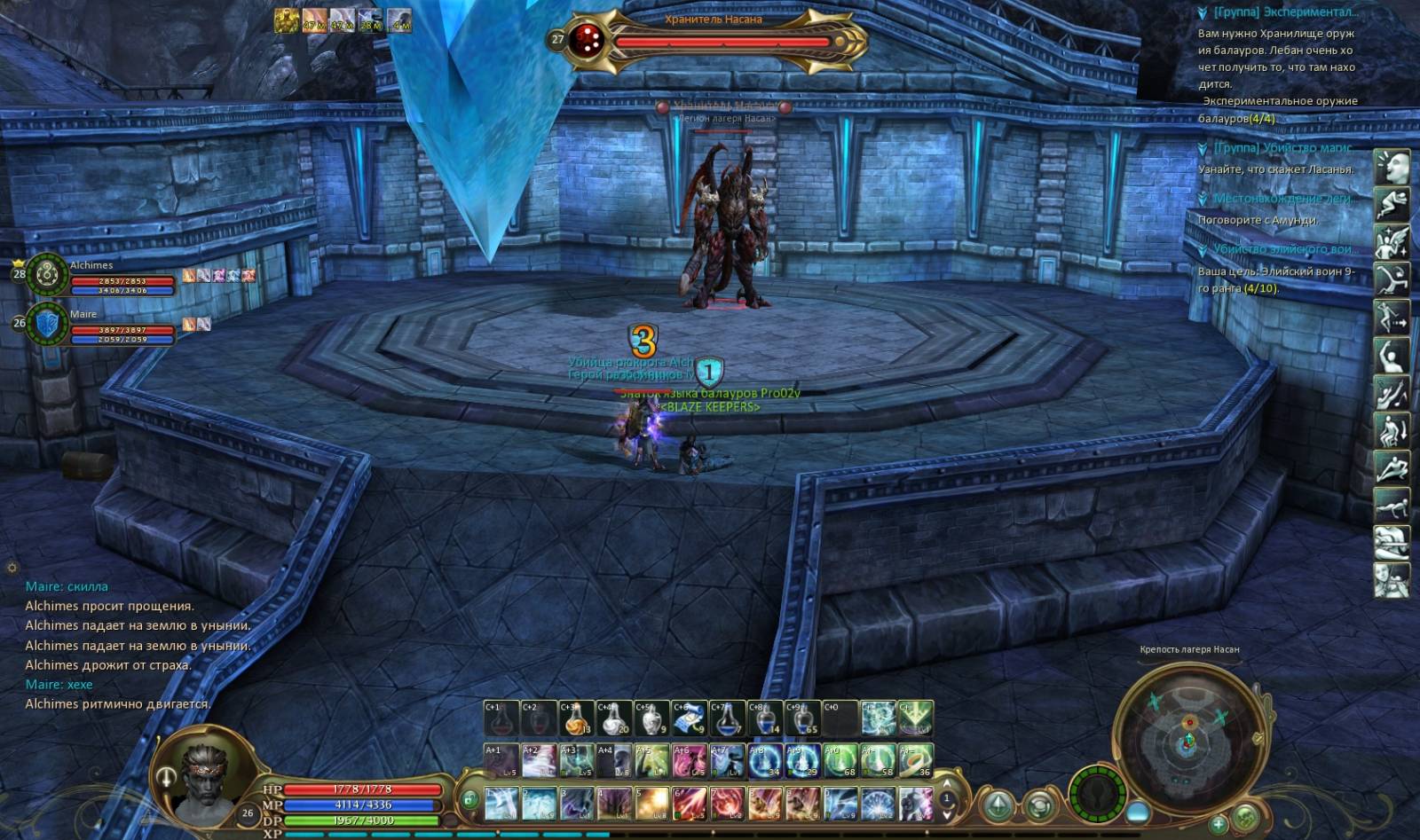Activate the green ring item showing 36
The width and height of the screenshot is (1420, 840).
coord(916,760)
